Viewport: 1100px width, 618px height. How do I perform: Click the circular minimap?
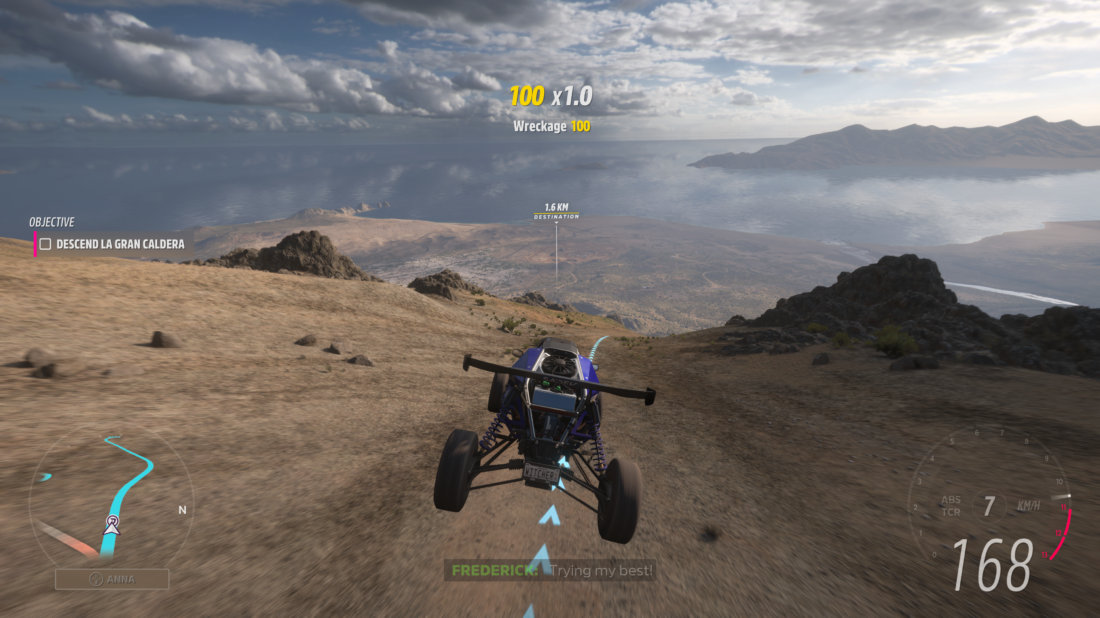pos(110,497)
